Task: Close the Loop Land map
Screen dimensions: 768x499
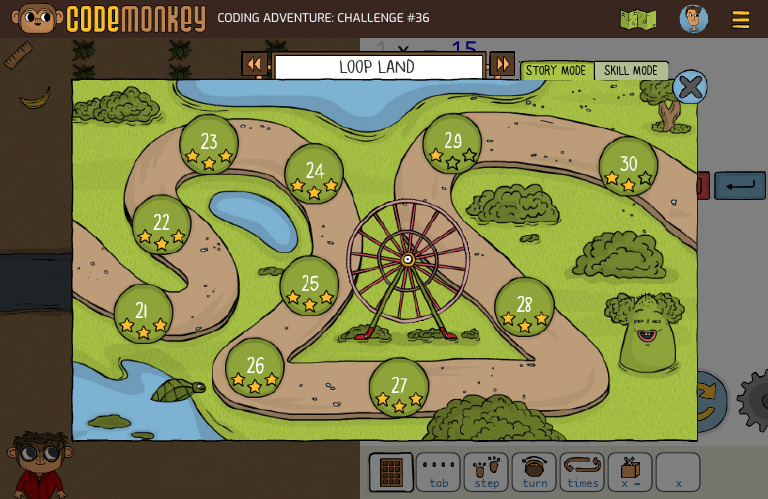Action: click(690, 88)
